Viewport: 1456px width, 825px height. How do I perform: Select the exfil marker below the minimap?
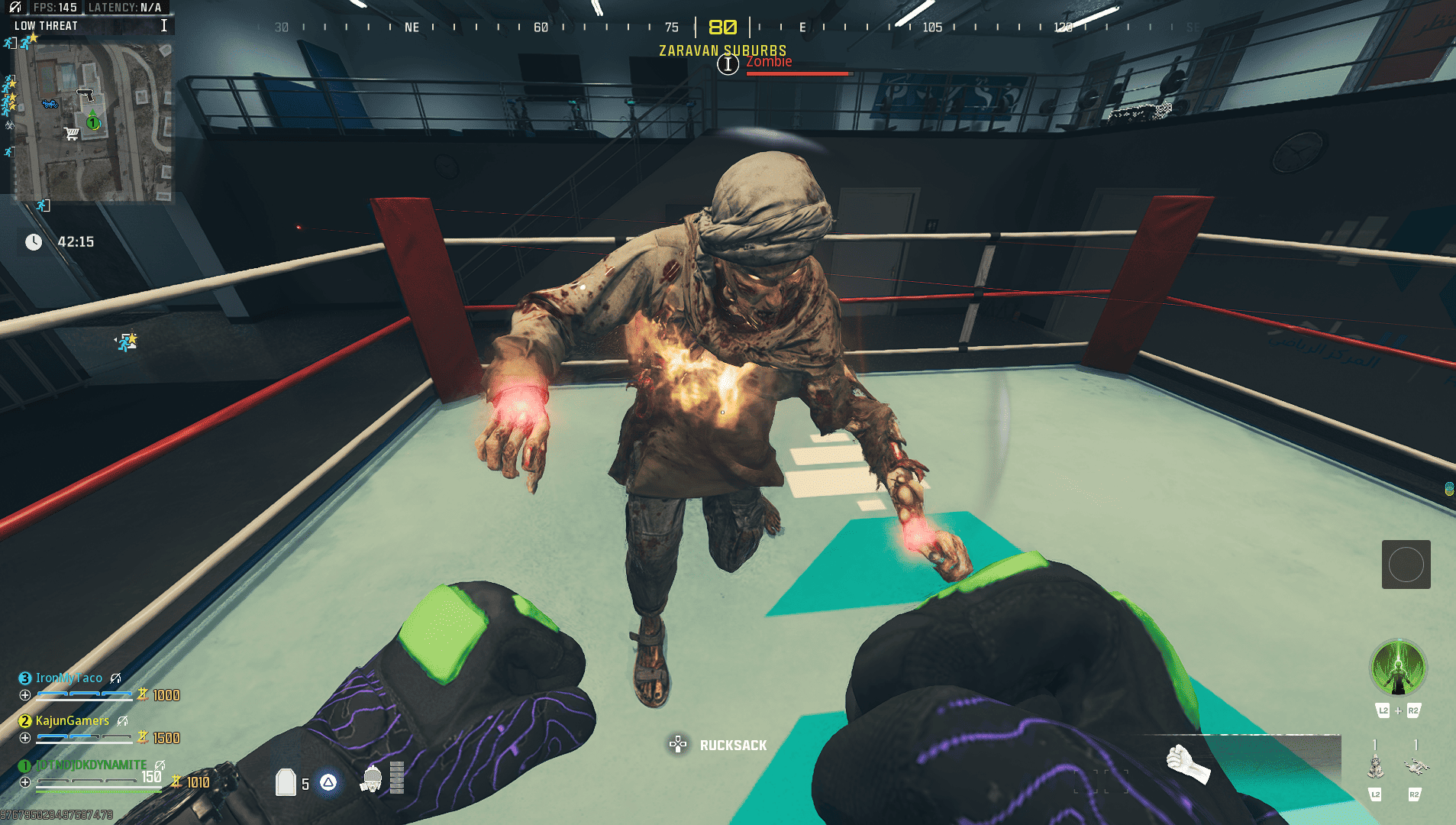pyautogui.click(x=44, y=205)
